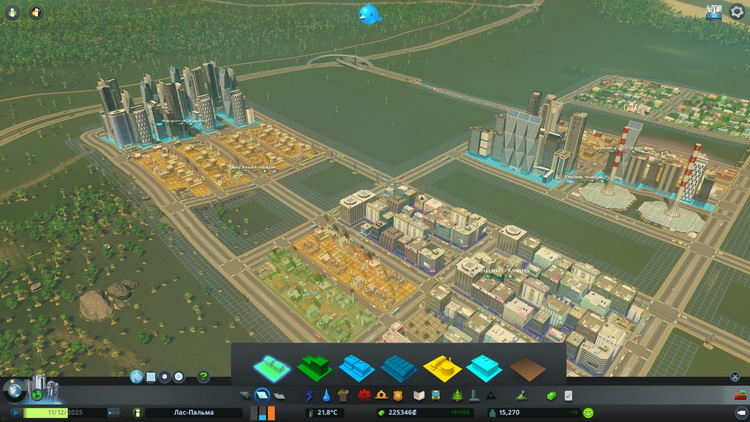Open the settings gear menu
The image size is (750, 422).
pos(738,12)
